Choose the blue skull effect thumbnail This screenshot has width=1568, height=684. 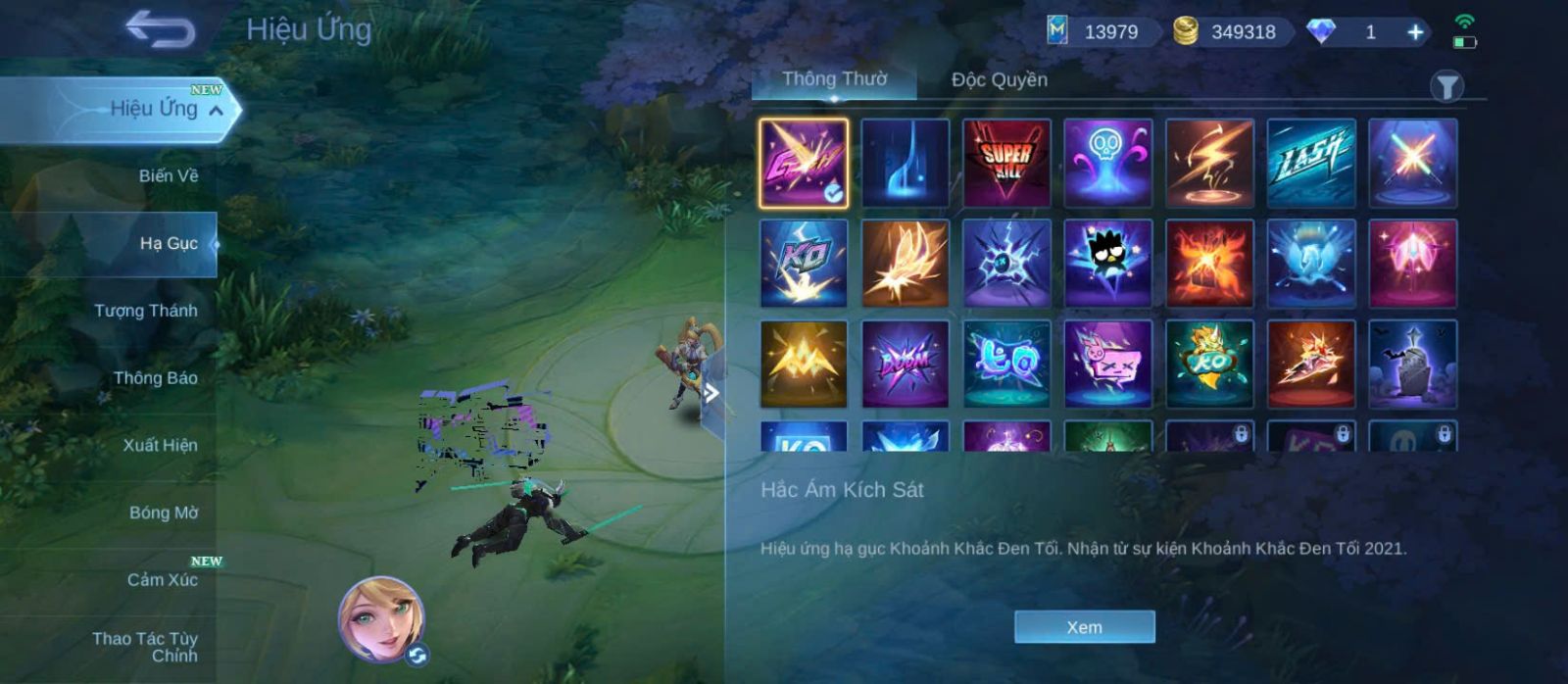tap(1107, 163)
